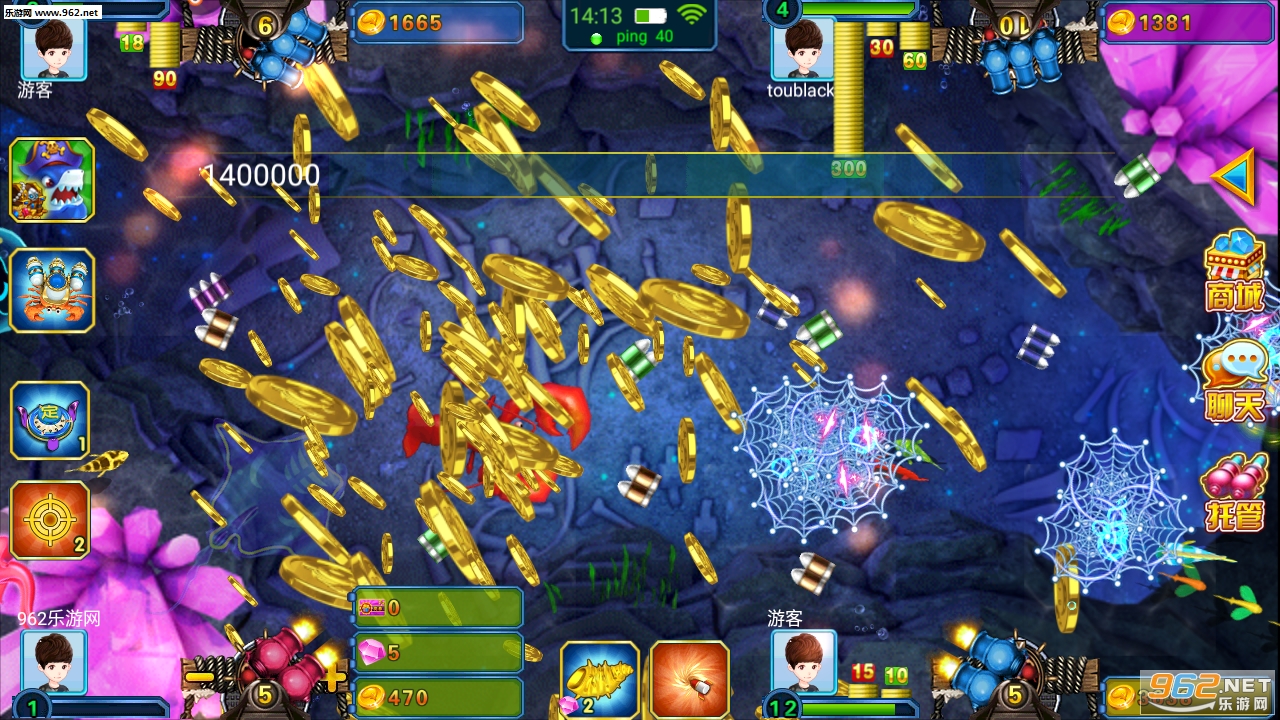Use the auto-aim crosshair skill
The height and width of the screenshot is (720, 1280).
pos(51,519)
